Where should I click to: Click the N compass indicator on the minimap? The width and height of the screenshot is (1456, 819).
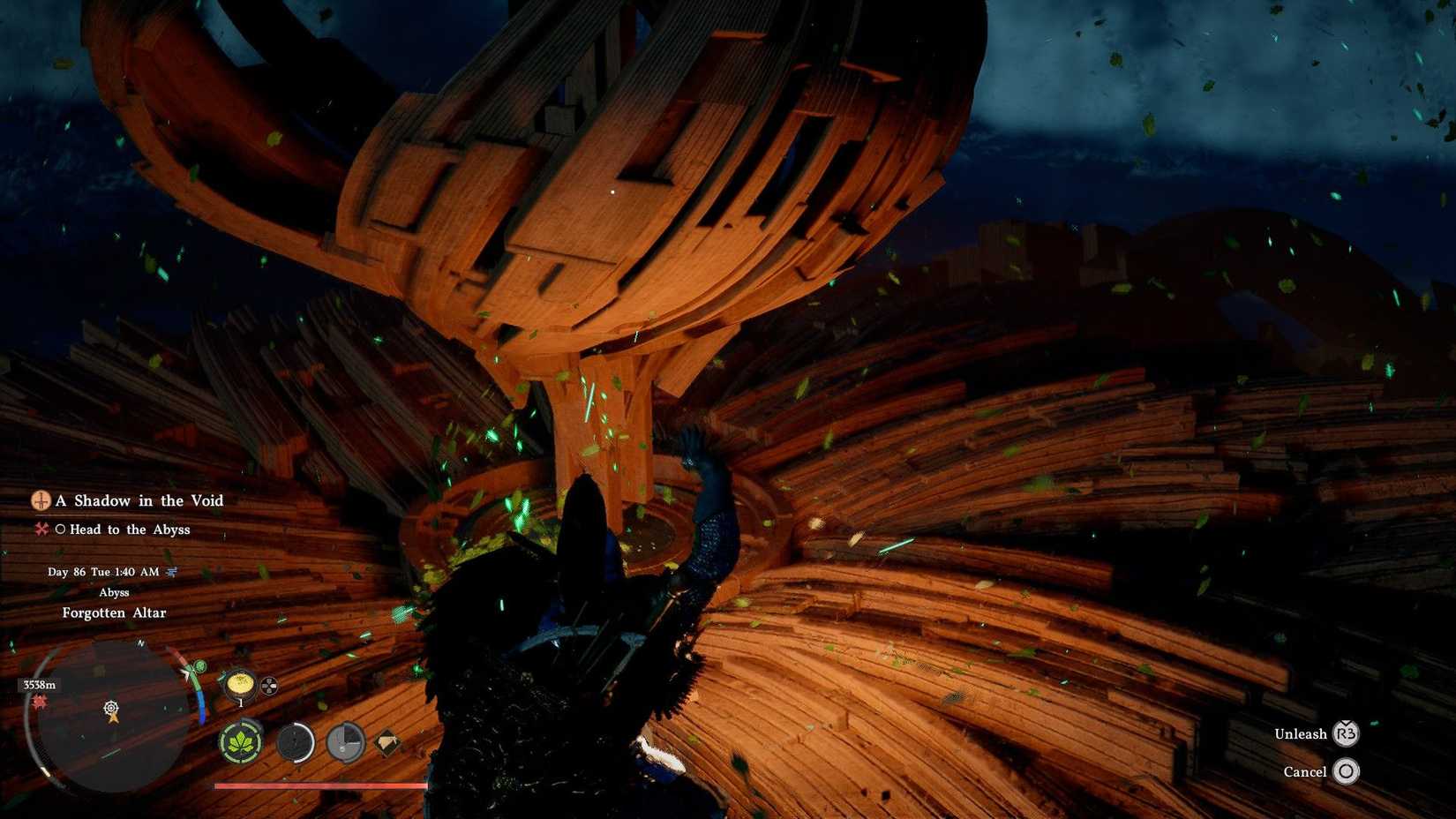pos(139,643)
